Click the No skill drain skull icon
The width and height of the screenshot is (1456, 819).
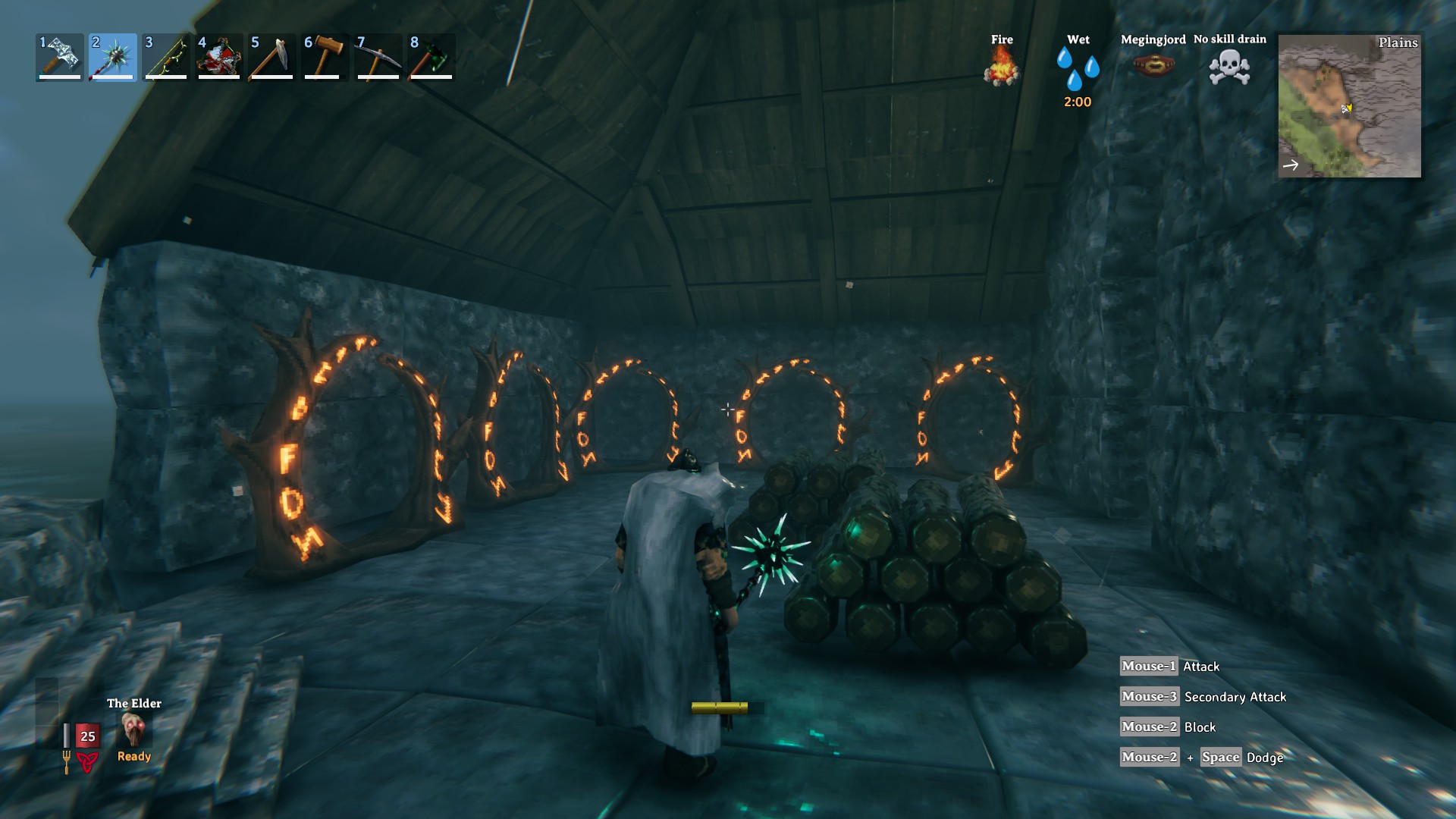point(1229,67)
